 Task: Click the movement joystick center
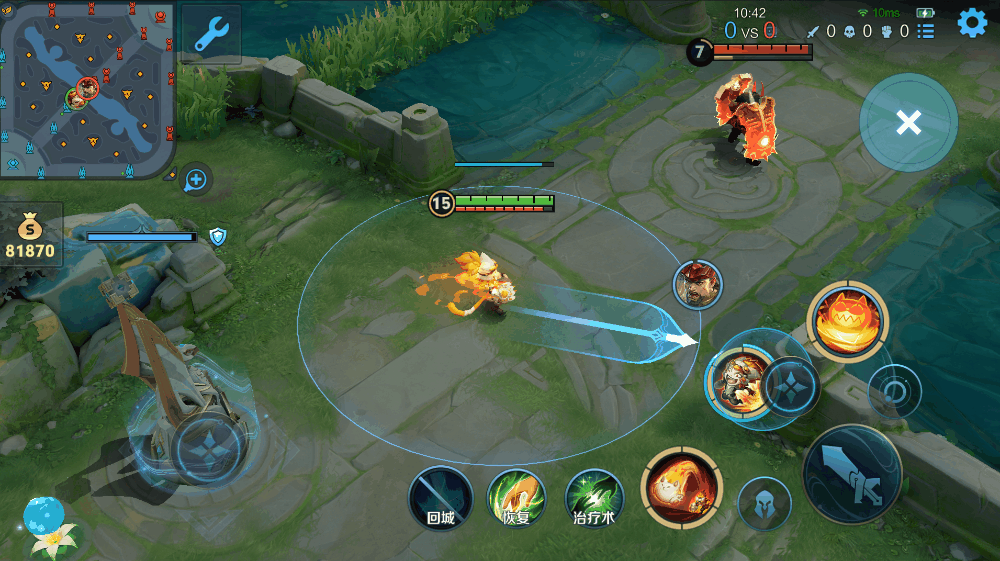[204, 446]
